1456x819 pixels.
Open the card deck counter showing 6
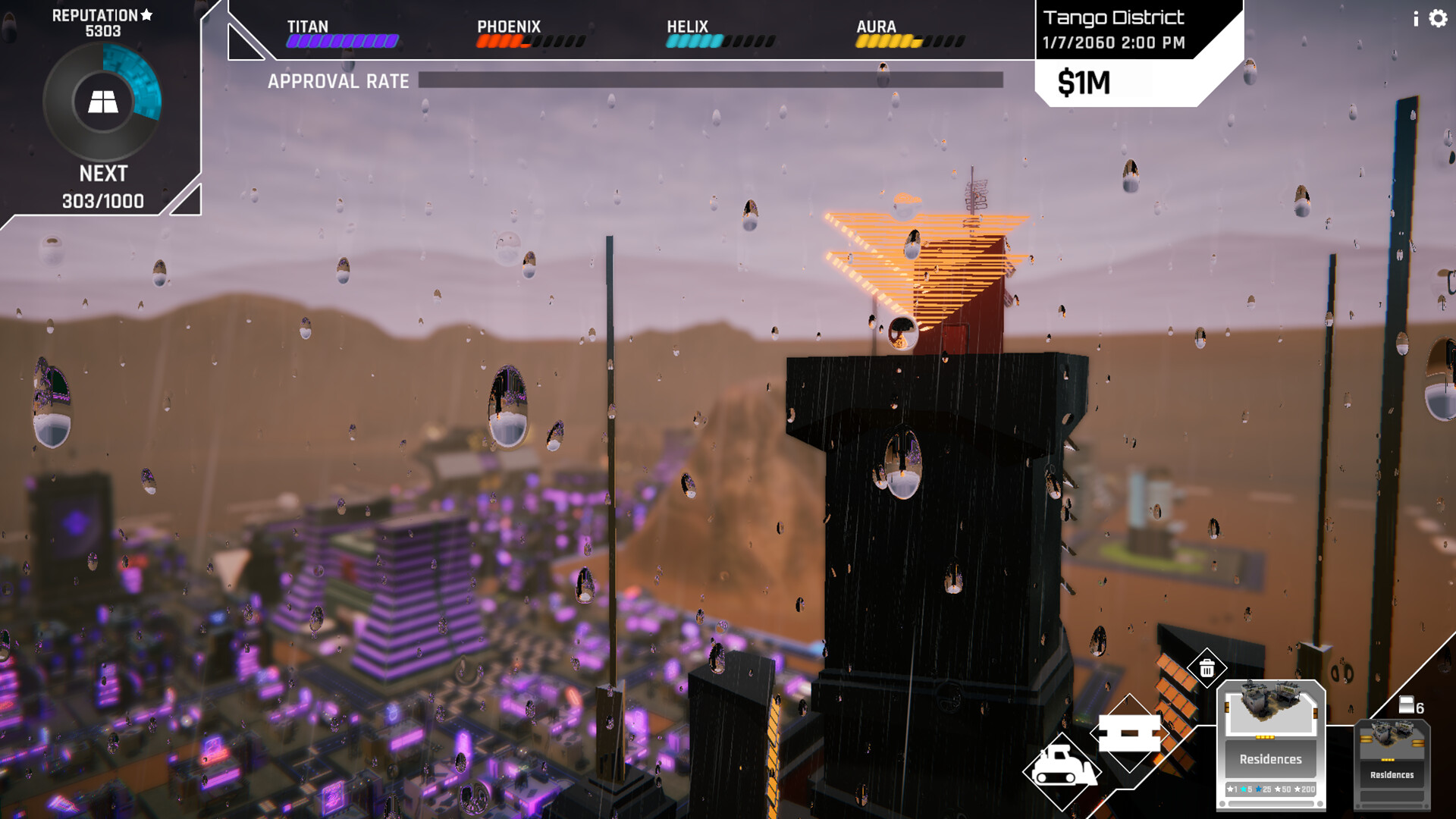(1410, 706)
